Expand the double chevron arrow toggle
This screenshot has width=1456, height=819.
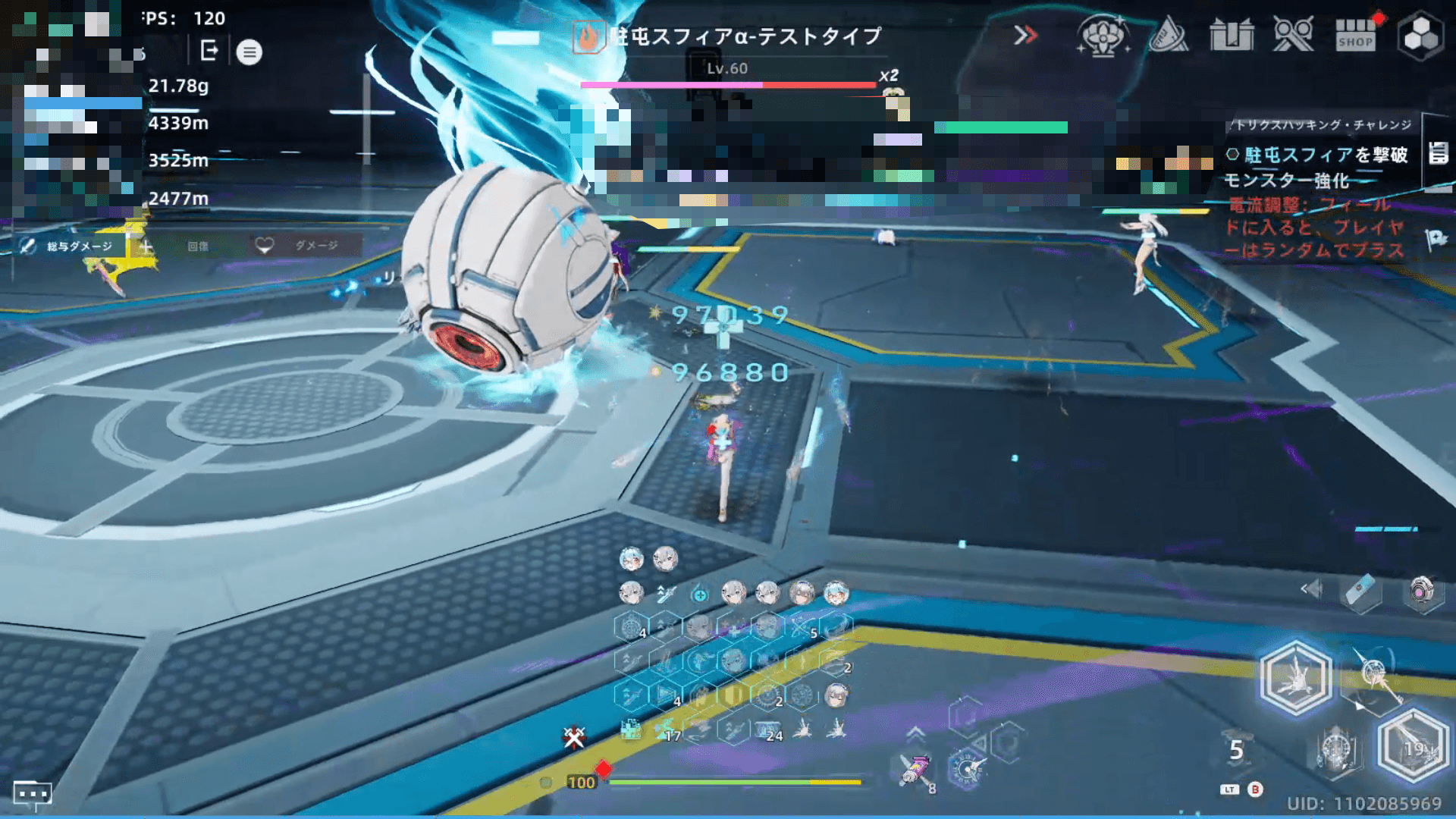pyautogui.click(x=1025, y=35)
